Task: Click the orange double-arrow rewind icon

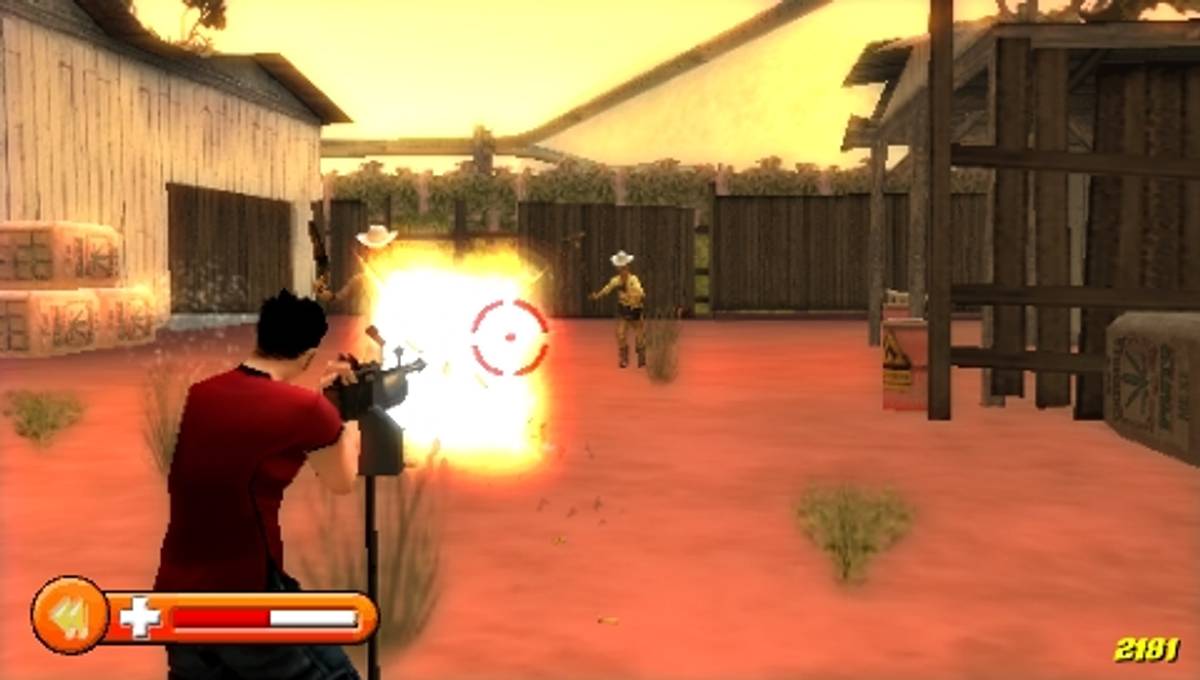Action: click(69, 617)
